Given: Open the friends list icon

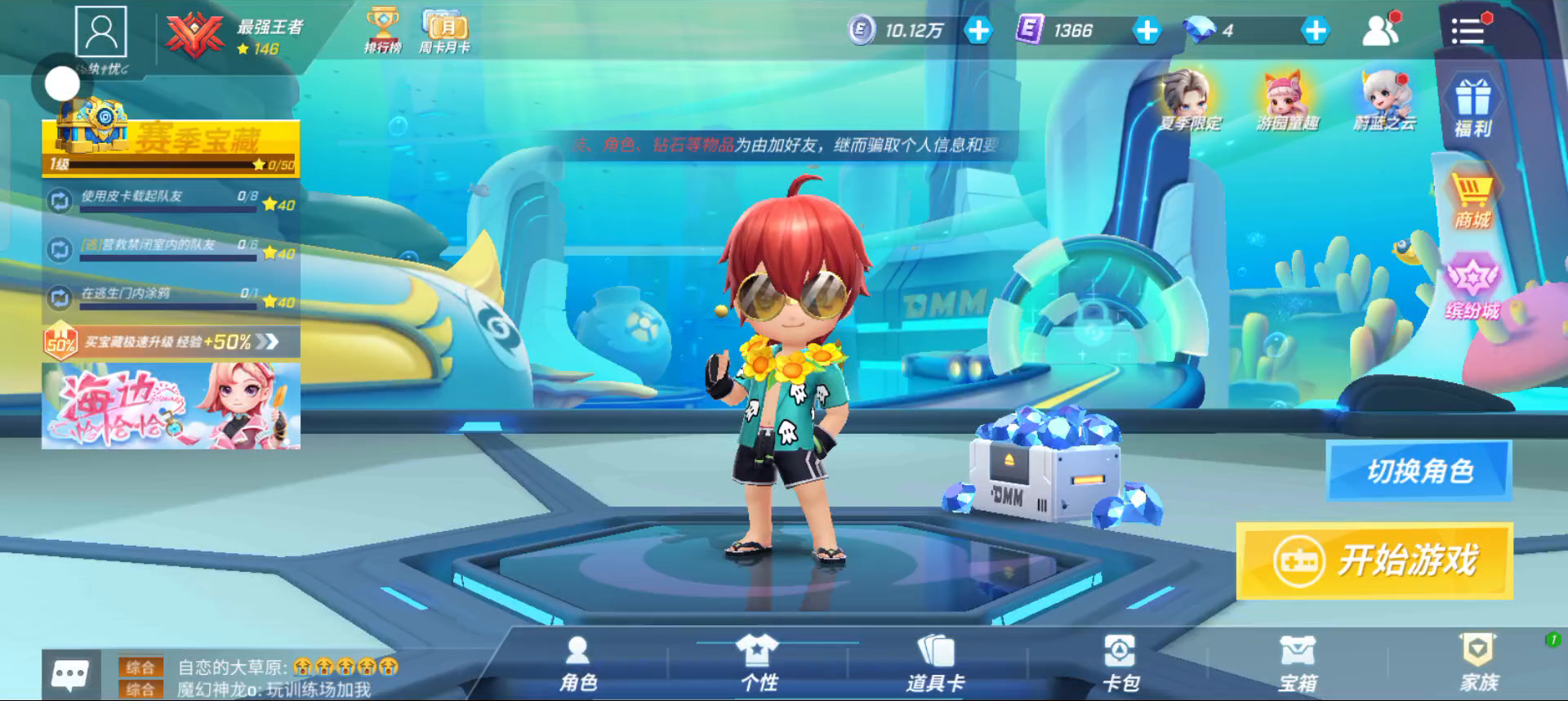Looking at the screenshot, I should [x=1380, y=31].
